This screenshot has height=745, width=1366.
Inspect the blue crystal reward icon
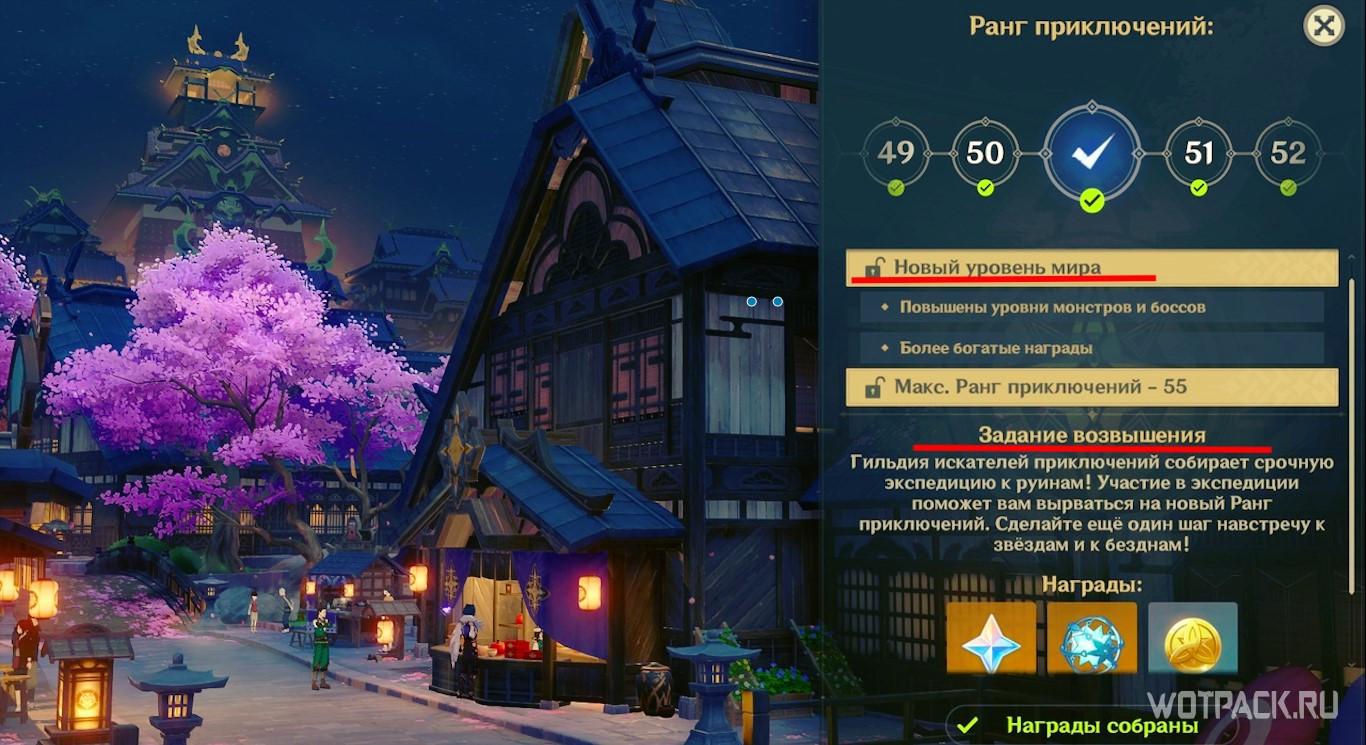pyautogui.click(x=1092, y=637)
